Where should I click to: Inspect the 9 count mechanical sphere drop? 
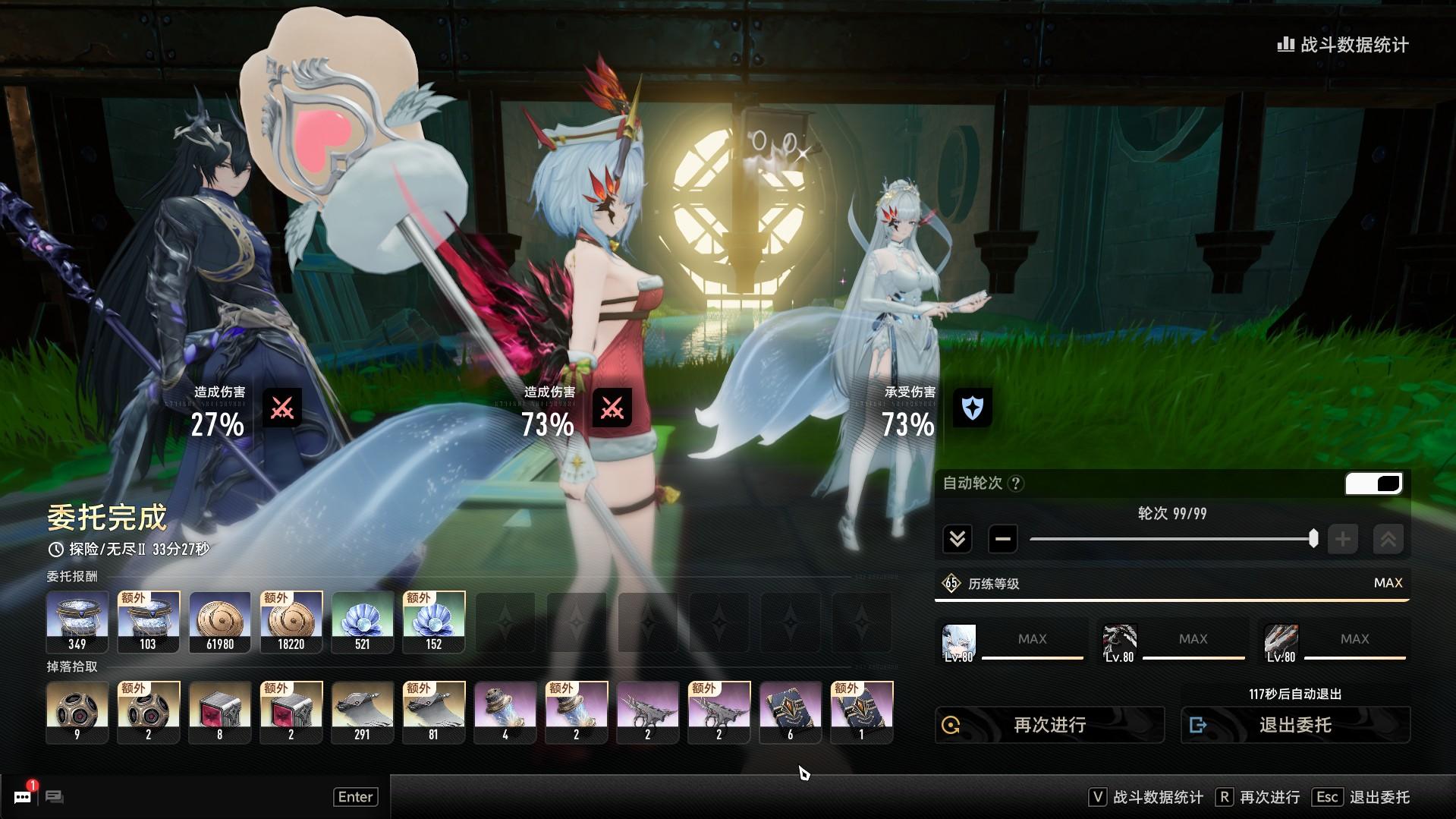point(77,712)
